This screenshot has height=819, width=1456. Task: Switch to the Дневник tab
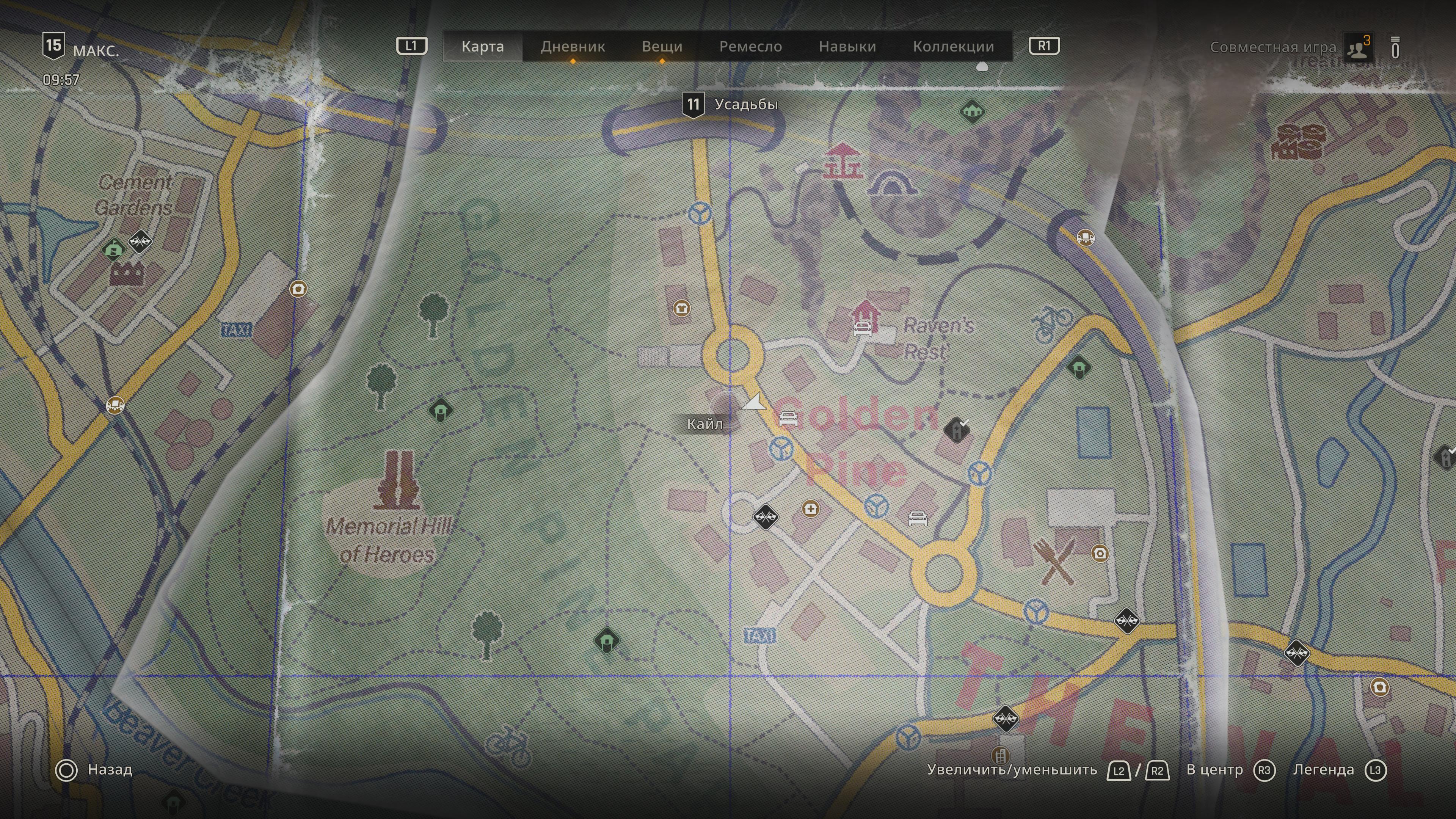pos(573,46)
